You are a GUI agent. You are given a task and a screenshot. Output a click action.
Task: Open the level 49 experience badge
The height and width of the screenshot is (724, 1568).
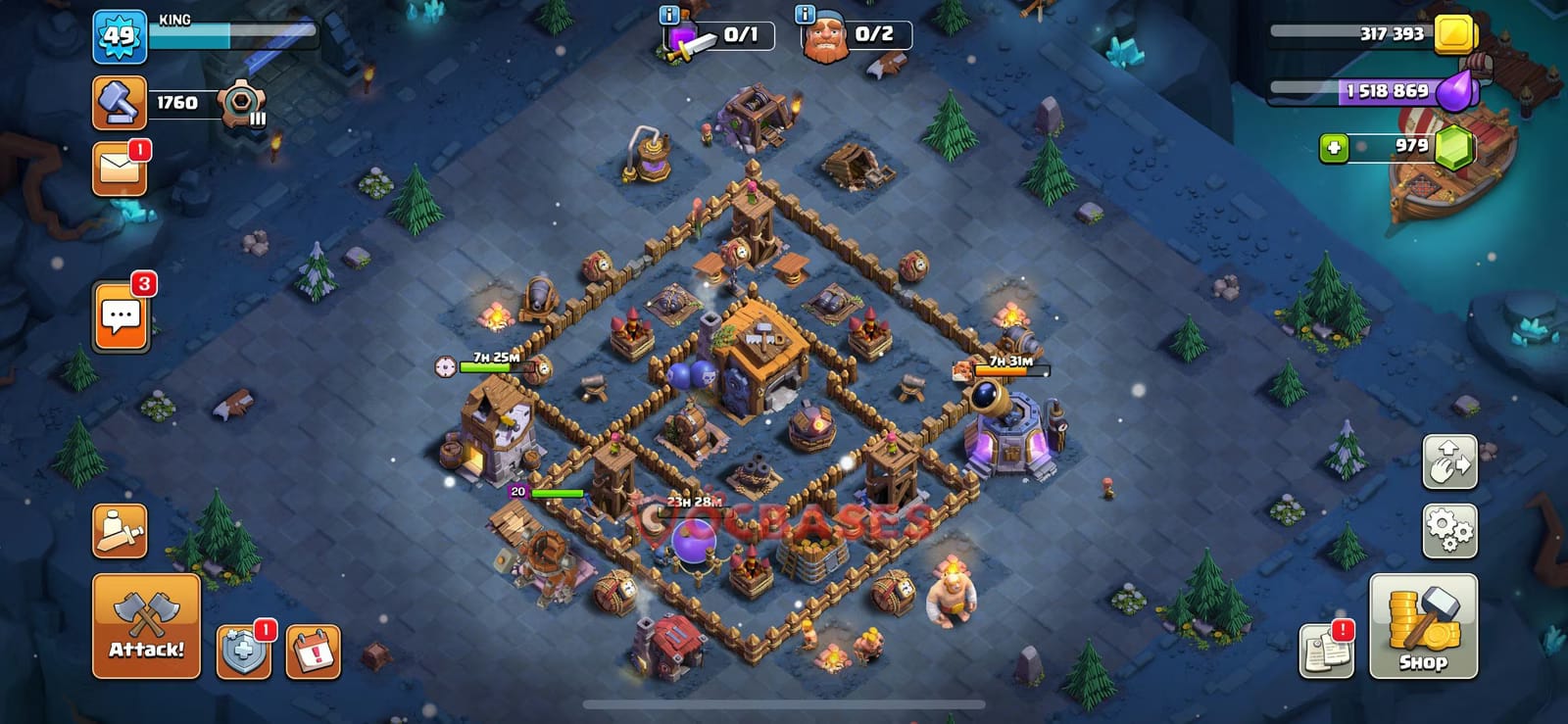120,36
